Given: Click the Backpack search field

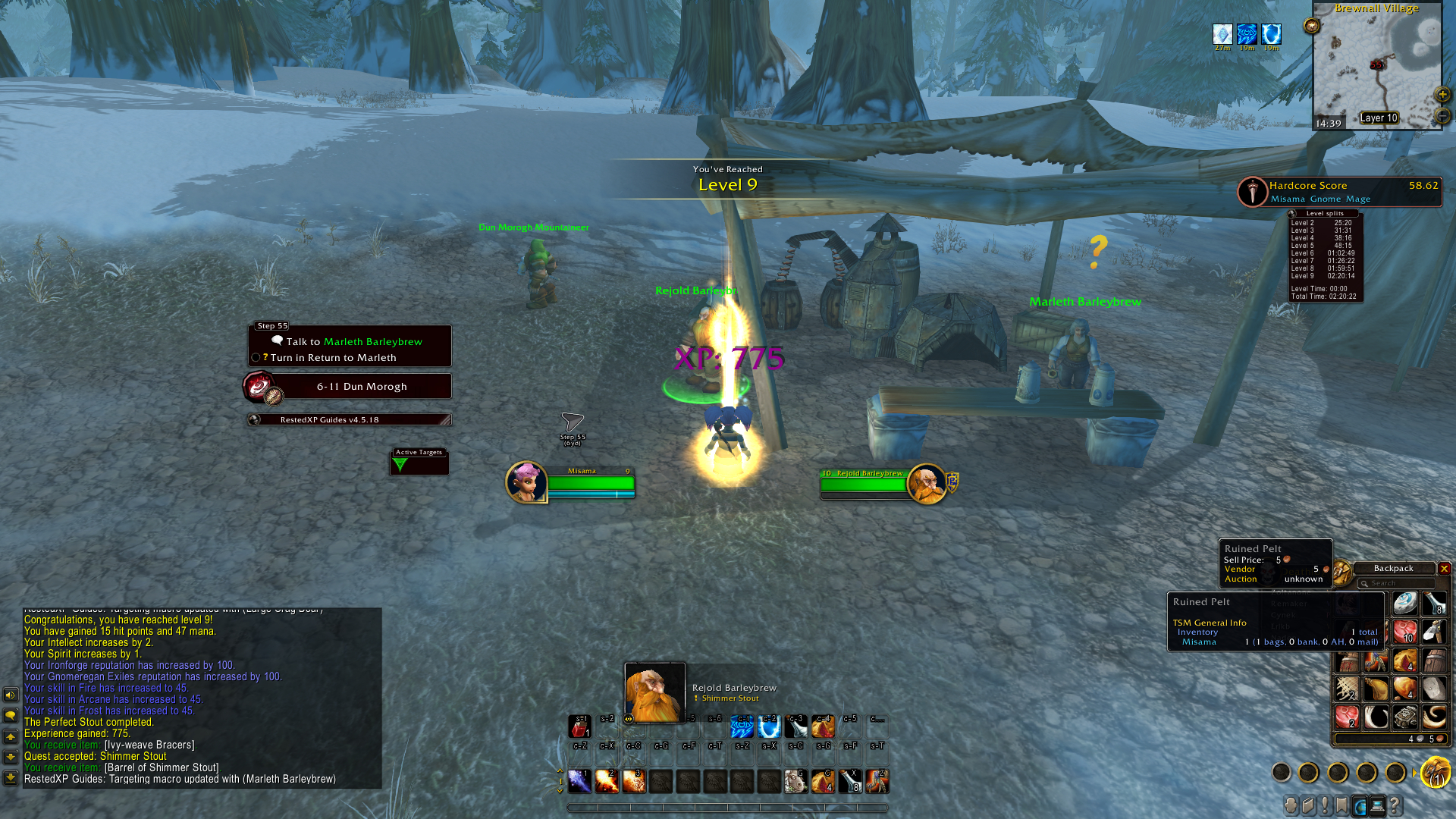Looking at the screenshot, I should click(x=1397, y=583).
